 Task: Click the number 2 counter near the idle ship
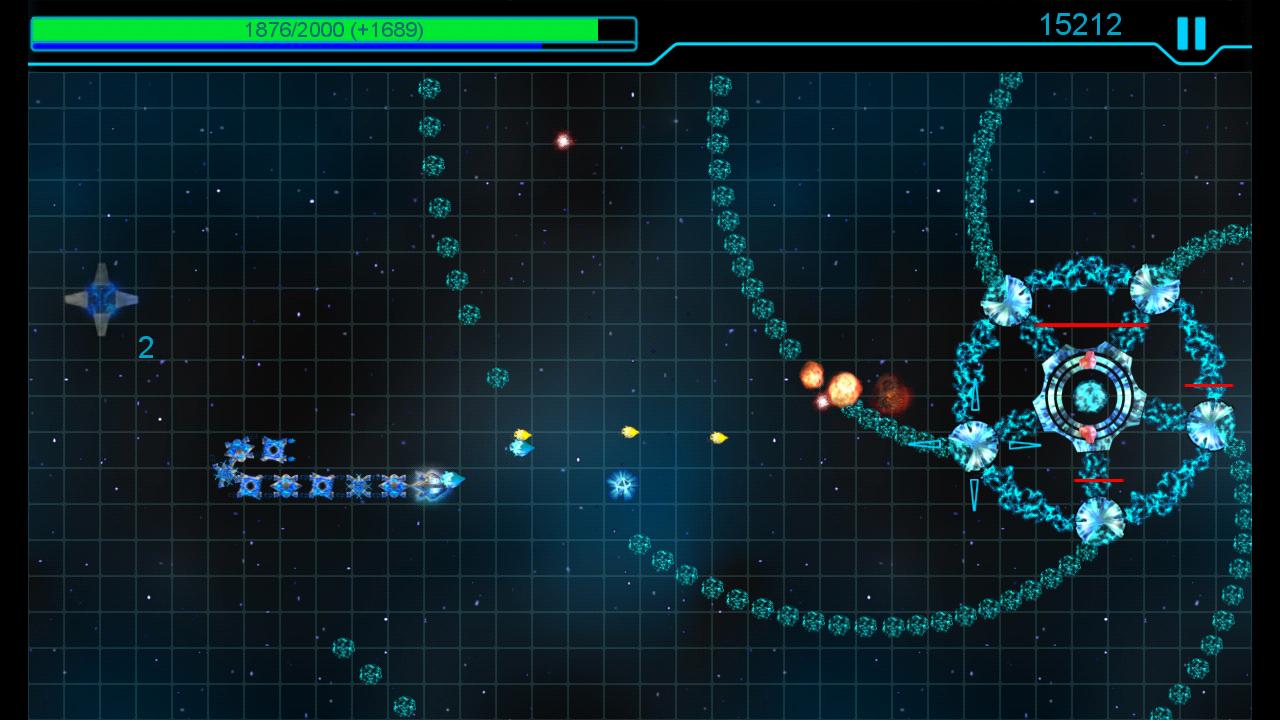[146, 348]
